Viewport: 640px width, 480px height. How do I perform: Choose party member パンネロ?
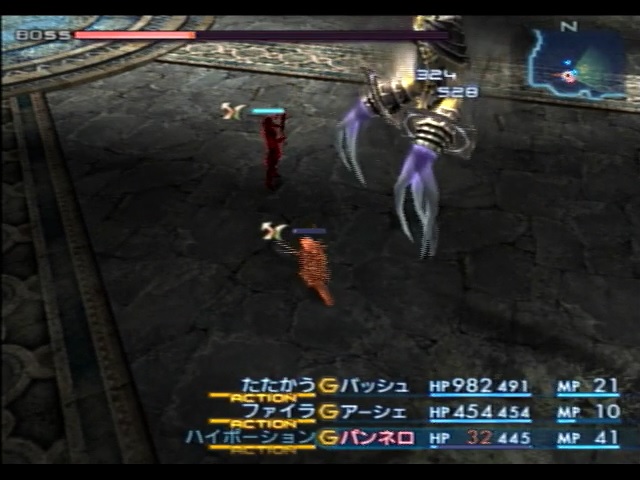pos(379,437)
